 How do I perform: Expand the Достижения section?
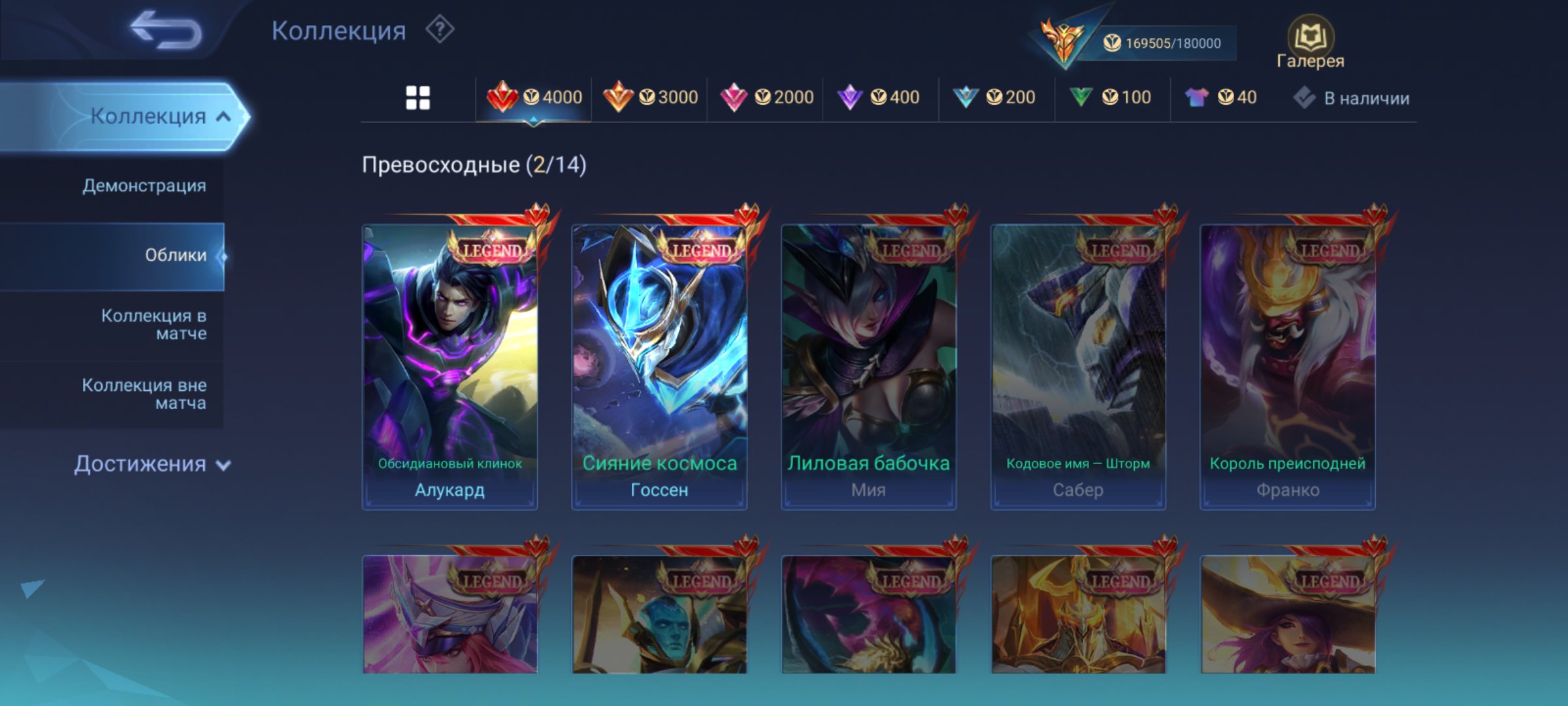tap(152, 464)
